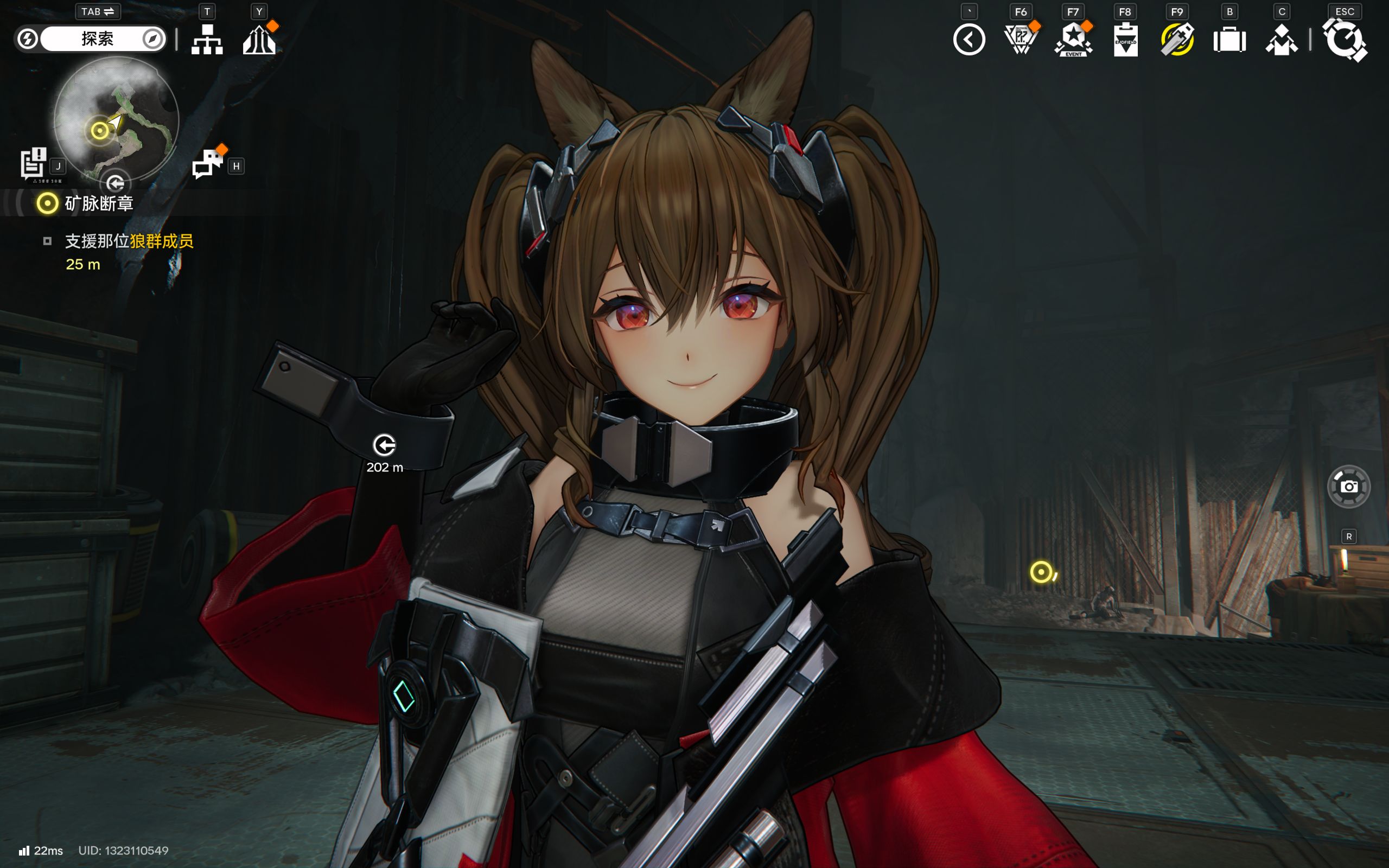This screenshot has height=868, width=1389.
Task: Open the hierarchy tree icon menu
Action: (x=207, y=40)
